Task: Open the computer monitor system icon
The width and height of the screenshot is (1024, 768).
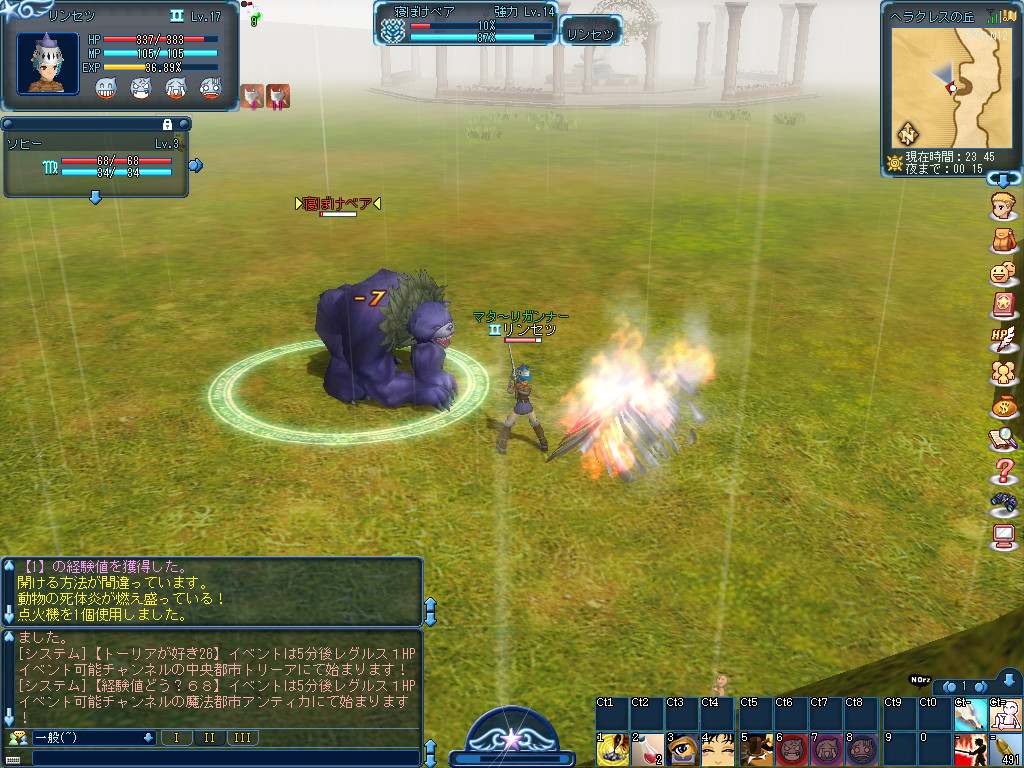Action: [1004, 536]
